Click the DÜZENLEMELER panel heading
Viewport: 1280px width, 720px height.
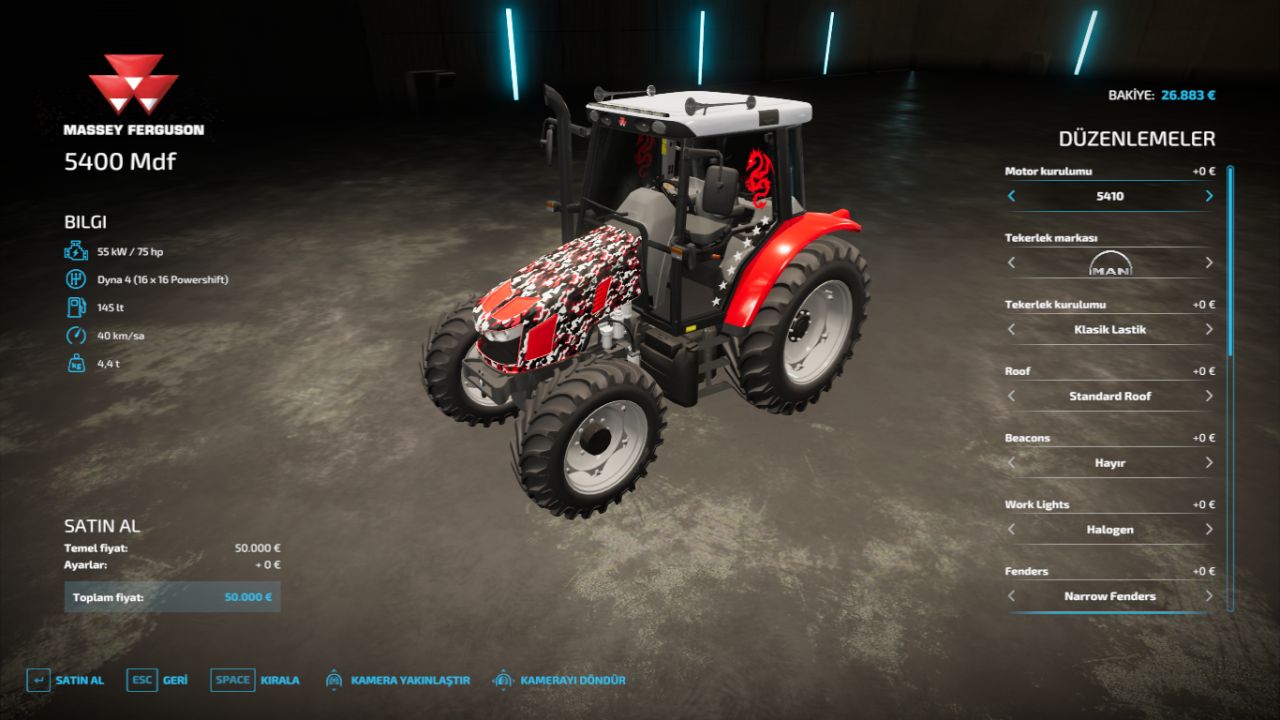coord(1139,139)
